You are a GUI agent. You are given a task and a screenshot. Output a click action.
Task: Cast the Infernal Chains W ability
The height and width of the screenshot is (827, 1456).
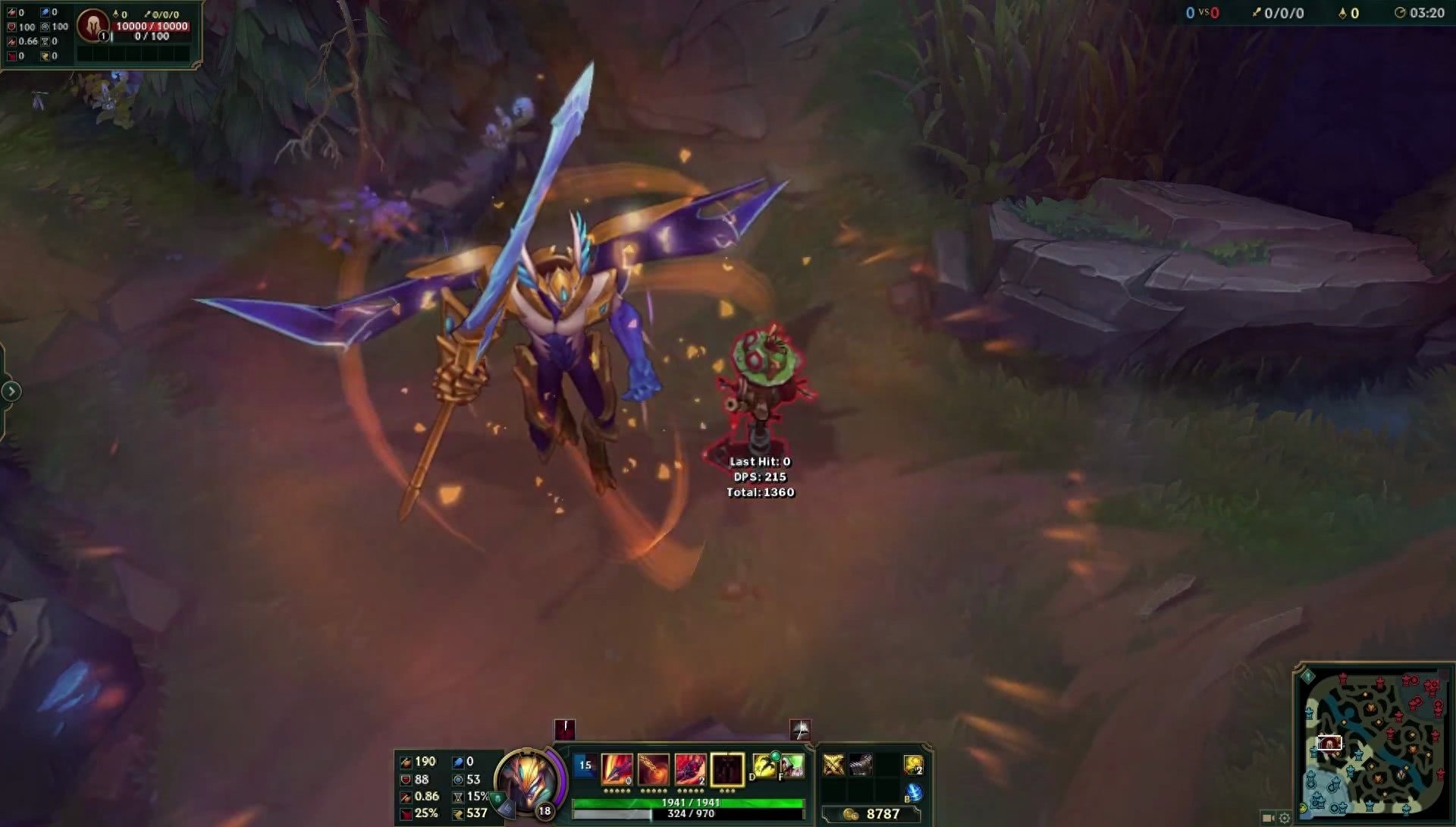[x=654, y=769]
